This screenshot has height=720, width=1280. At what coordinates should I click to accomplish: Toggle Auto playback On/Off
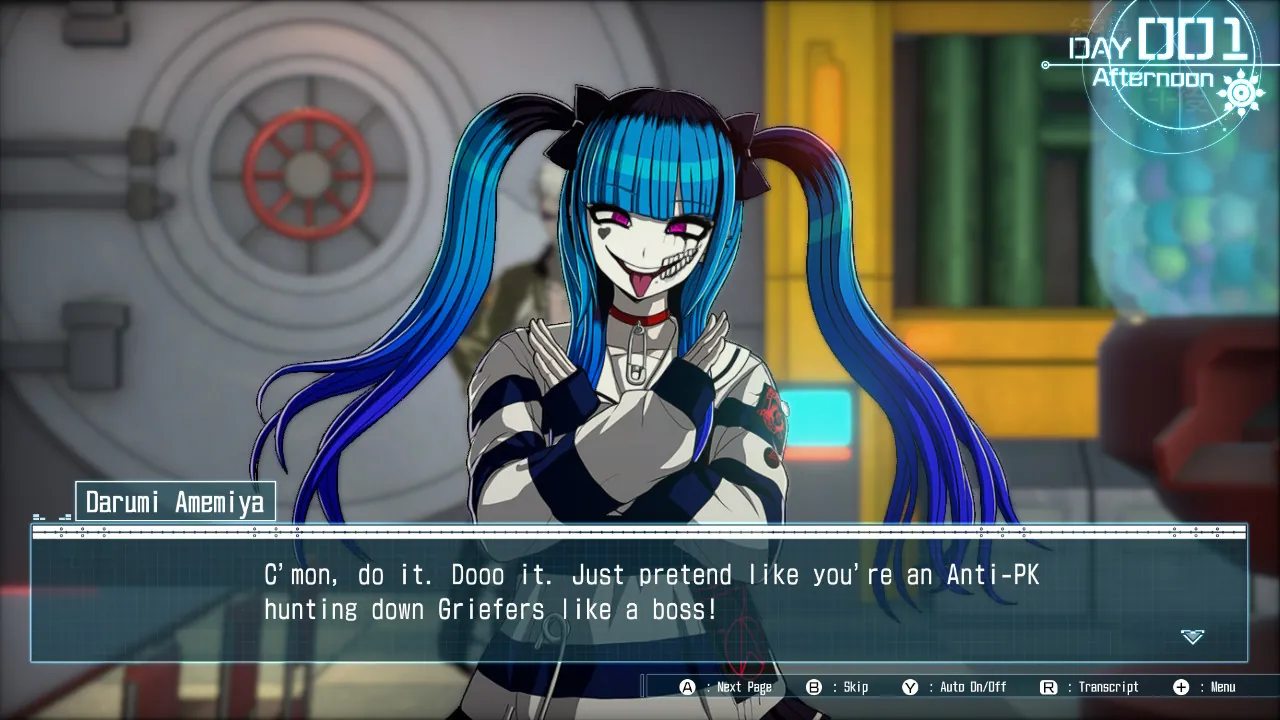(x=957, y=687)
